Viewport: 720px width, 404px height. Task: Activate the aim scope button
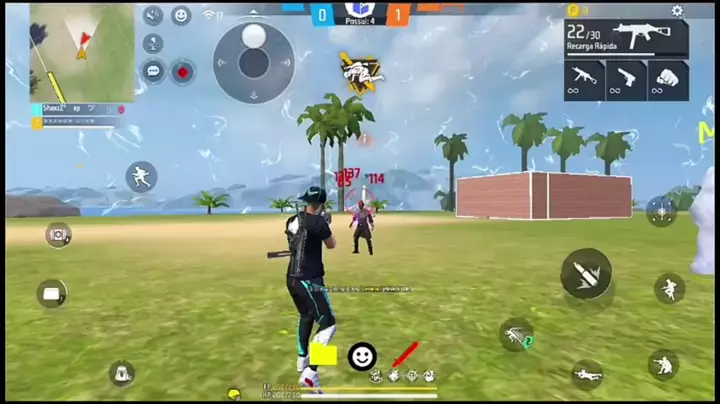660,210
